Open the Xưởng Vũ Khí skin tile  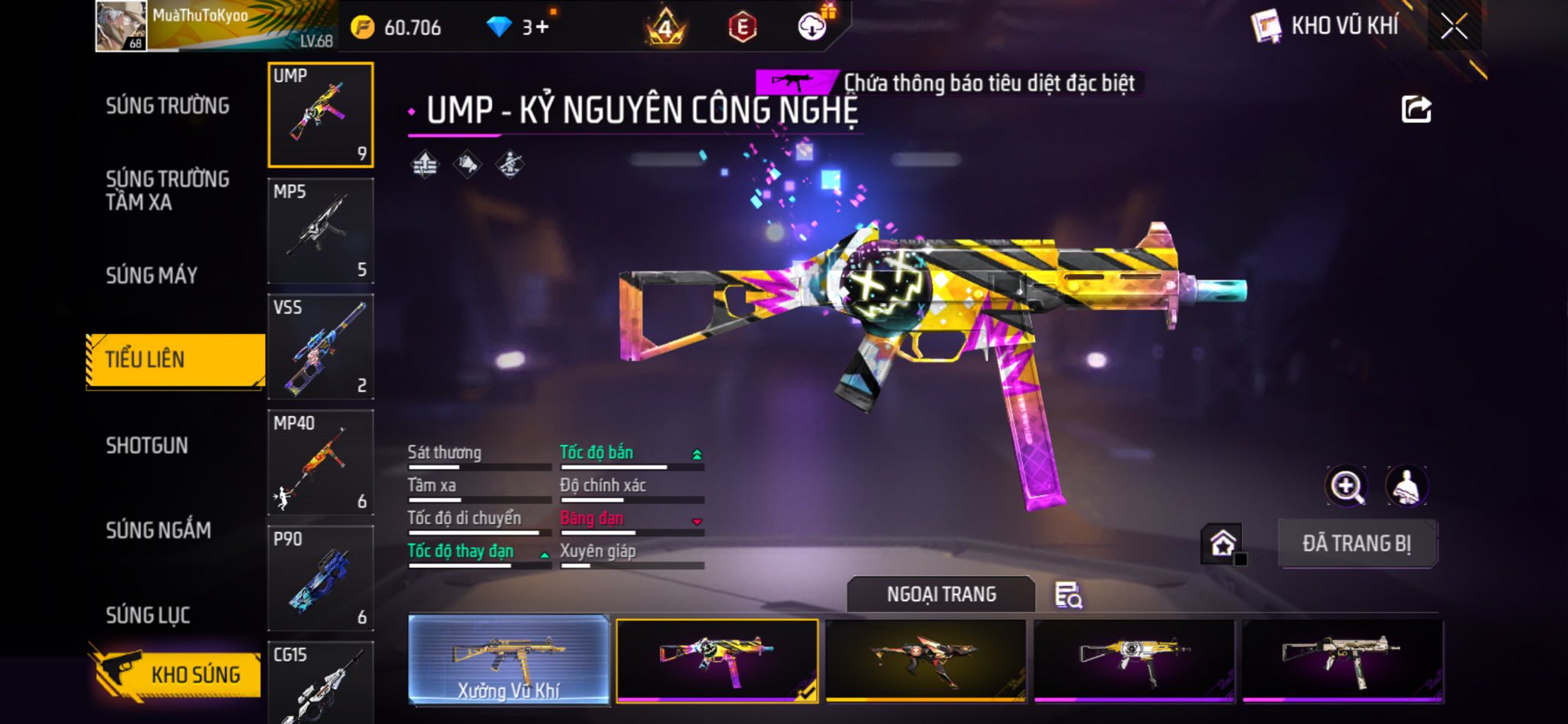(x=509, y=659)
